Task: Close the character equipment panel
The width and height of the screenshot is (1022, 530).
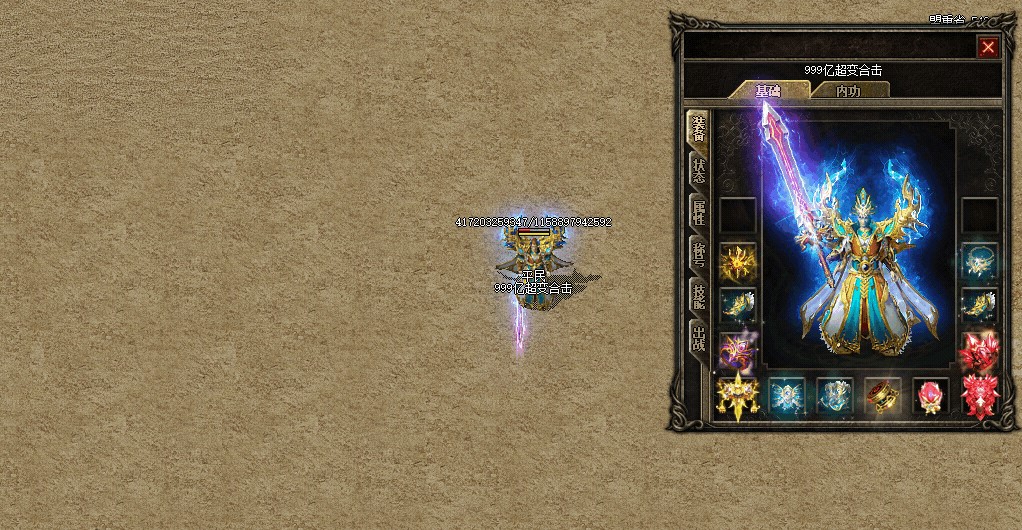Action: [x=988, y=47]
